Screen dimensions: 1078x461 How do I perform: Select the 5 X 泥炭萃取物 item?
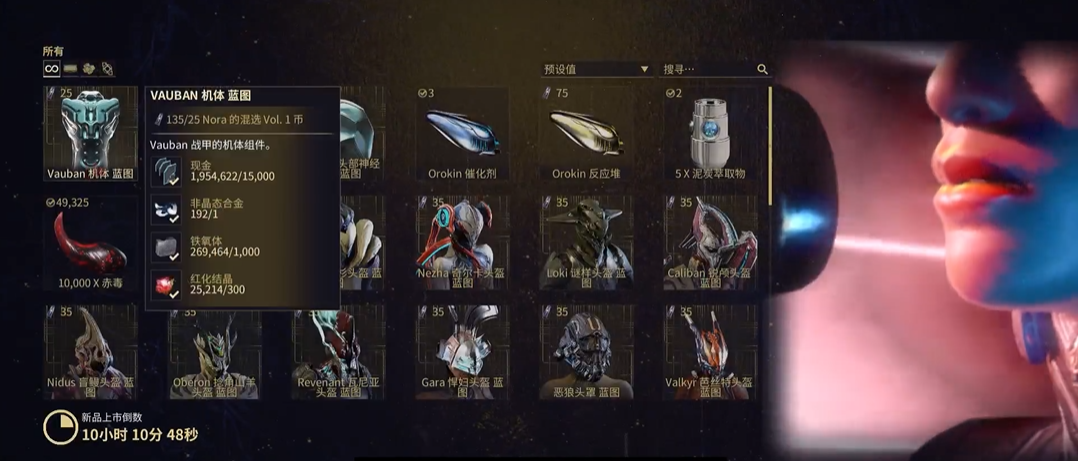pos(710,133)
